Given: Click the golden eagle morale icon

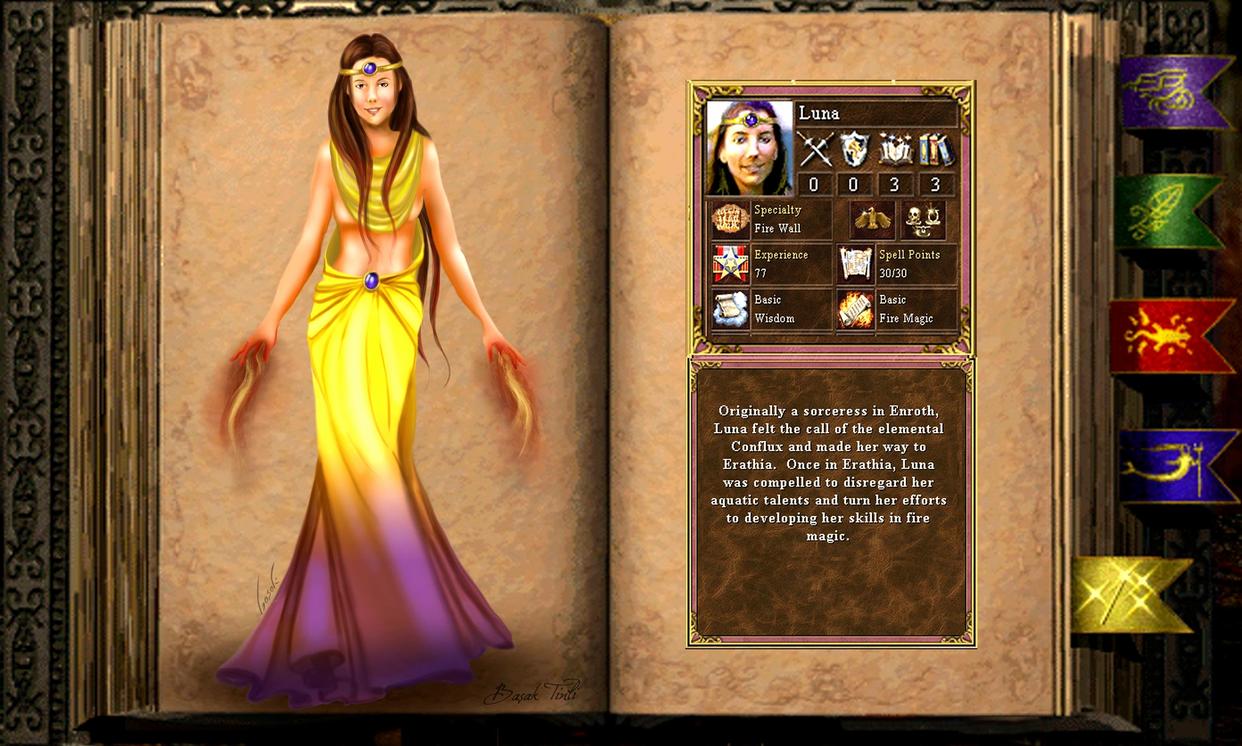Looking at the screenshot, I should coord(872,219).
